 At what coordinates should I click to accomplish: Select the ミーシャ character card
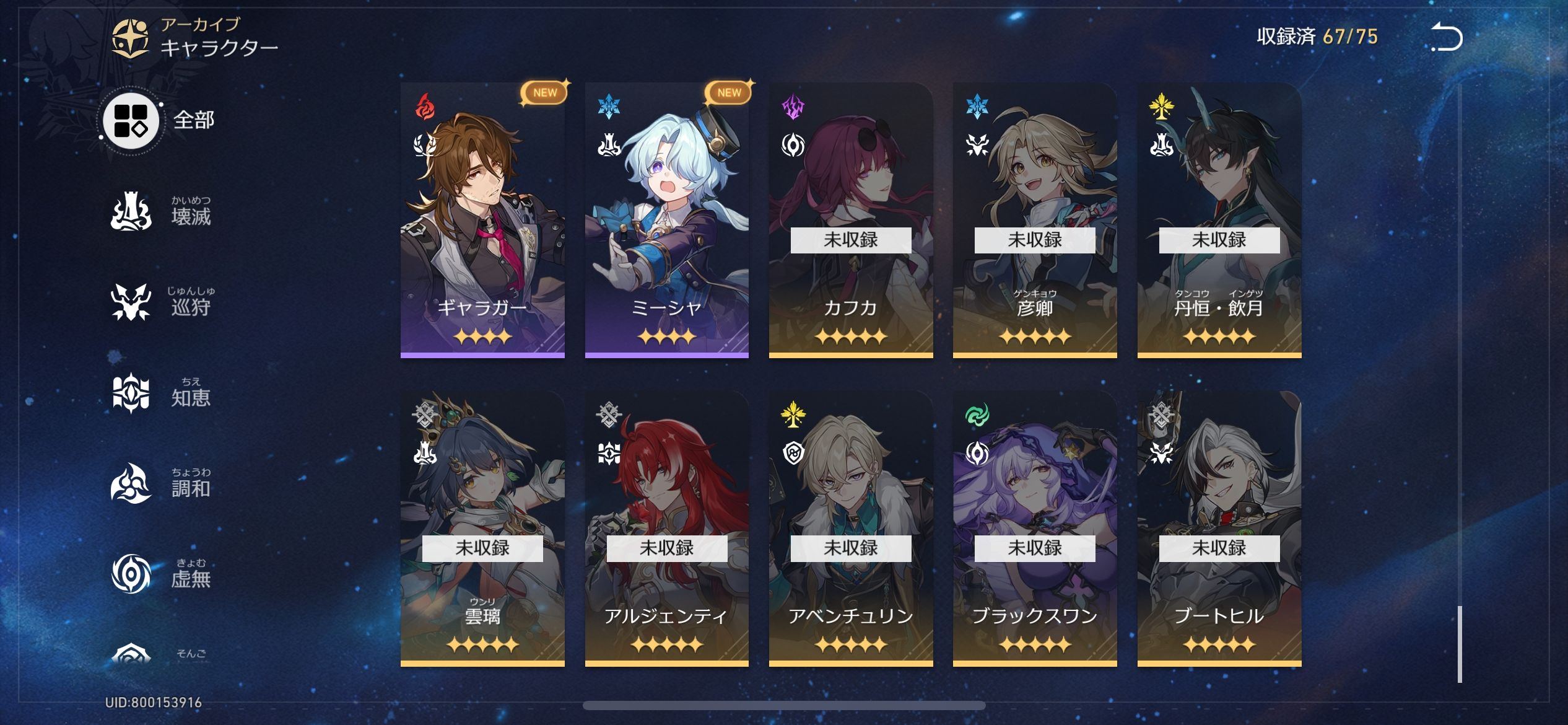666,220
